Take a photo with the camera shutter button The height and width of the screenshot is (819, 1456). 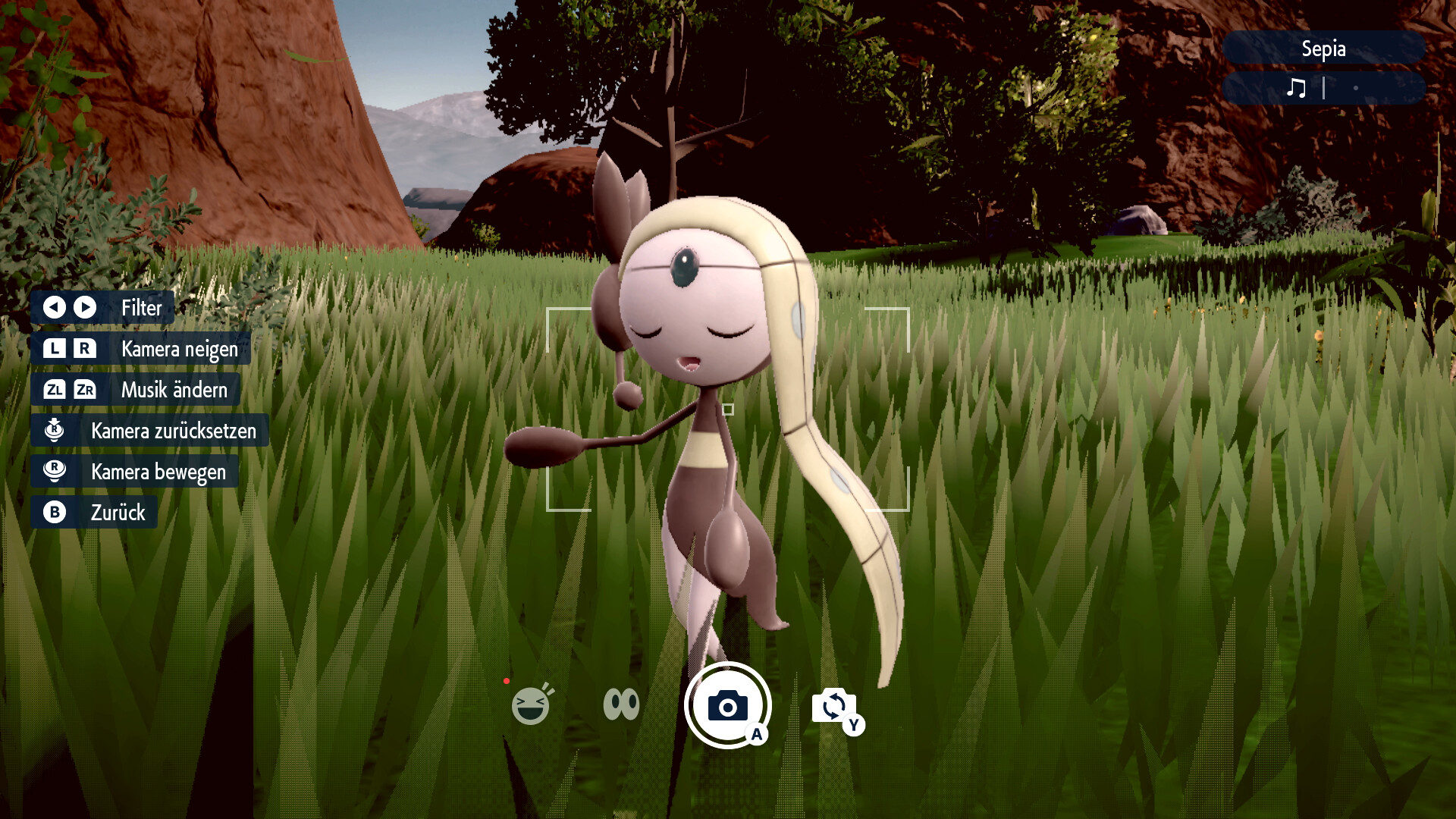727,705
